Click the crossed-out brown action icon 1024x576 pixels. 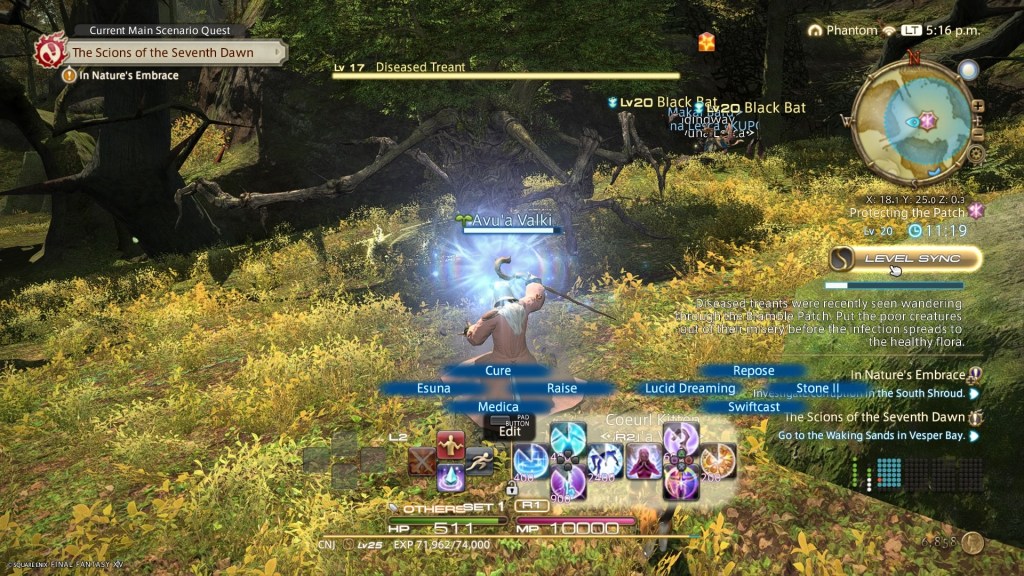[423, 462]
